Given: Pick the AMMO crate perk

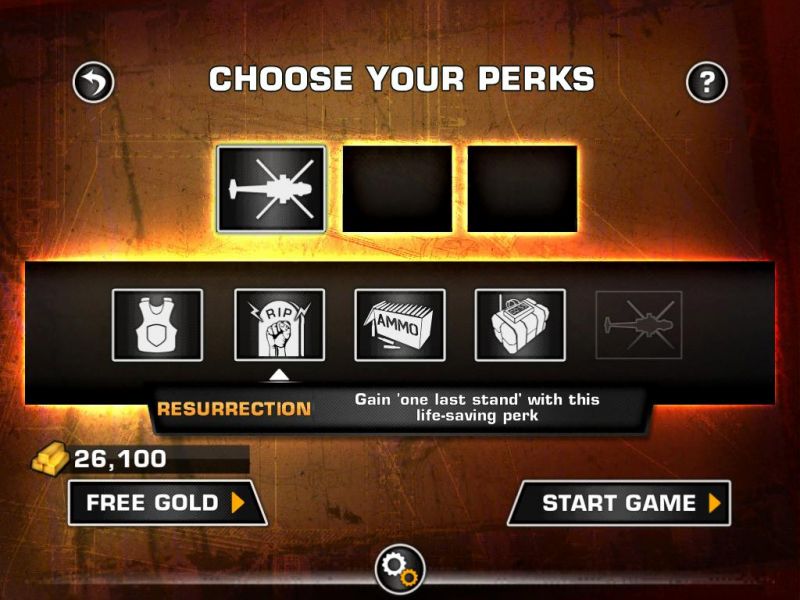Looking at the screenshot, I should [x=400, y=325].
